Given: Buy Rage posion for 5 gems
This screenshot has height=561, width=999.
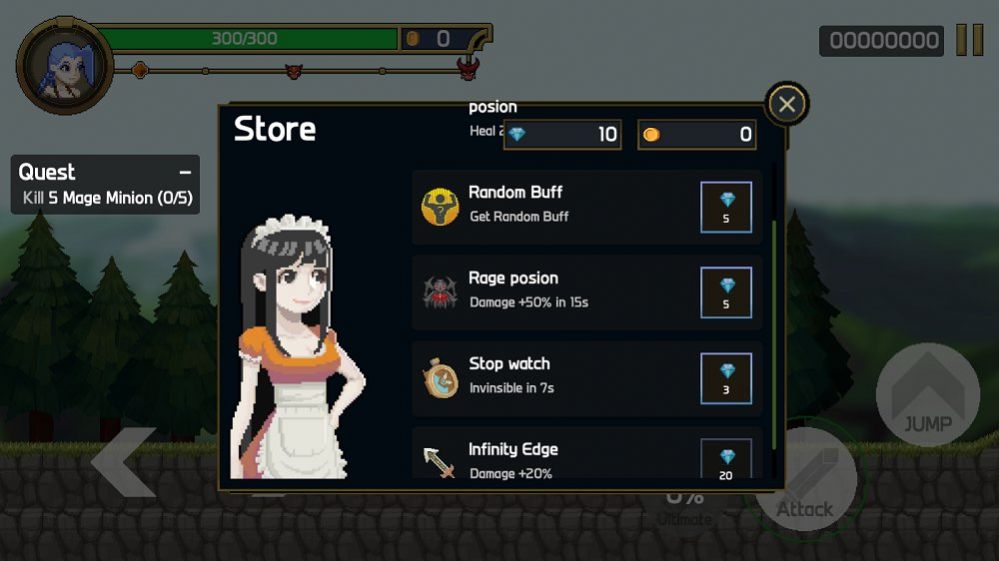Looking at the screenshot, I should click(726, 292).
